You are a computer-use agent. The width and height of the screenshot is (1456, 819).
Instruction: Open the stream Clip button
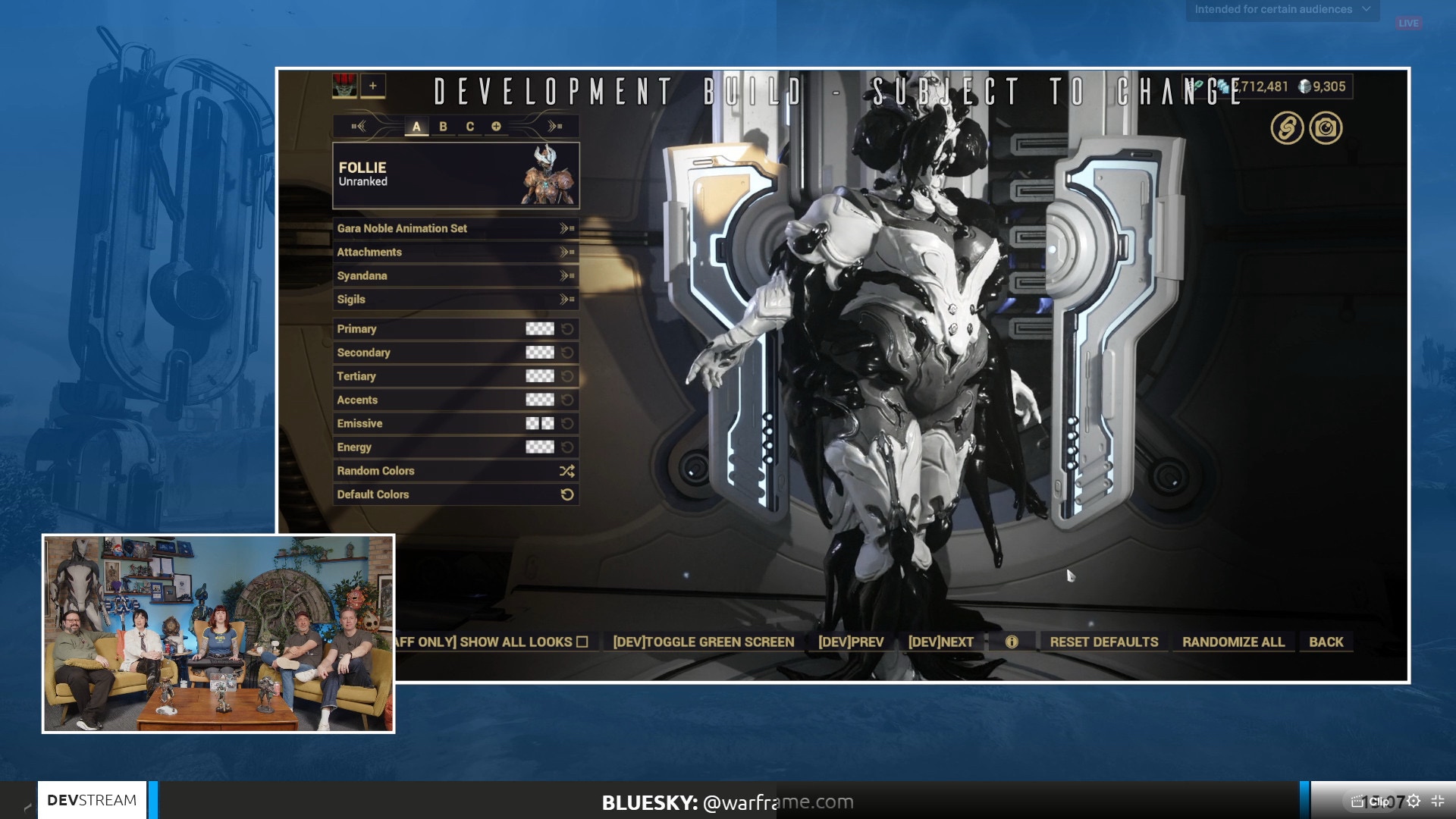pyautogui.click(x=1372, y=802)
